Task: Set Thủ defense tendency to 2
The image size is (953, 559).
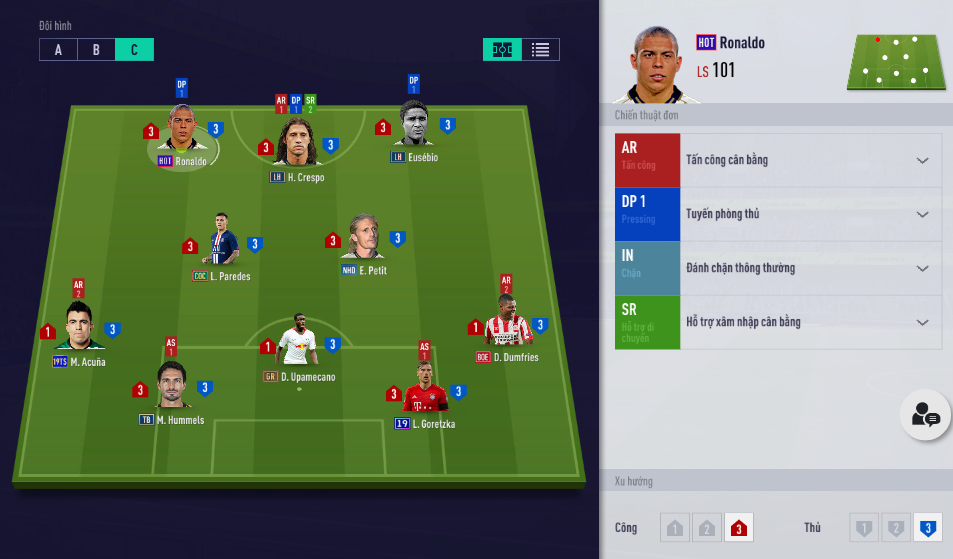Action: tap(896, 528)
